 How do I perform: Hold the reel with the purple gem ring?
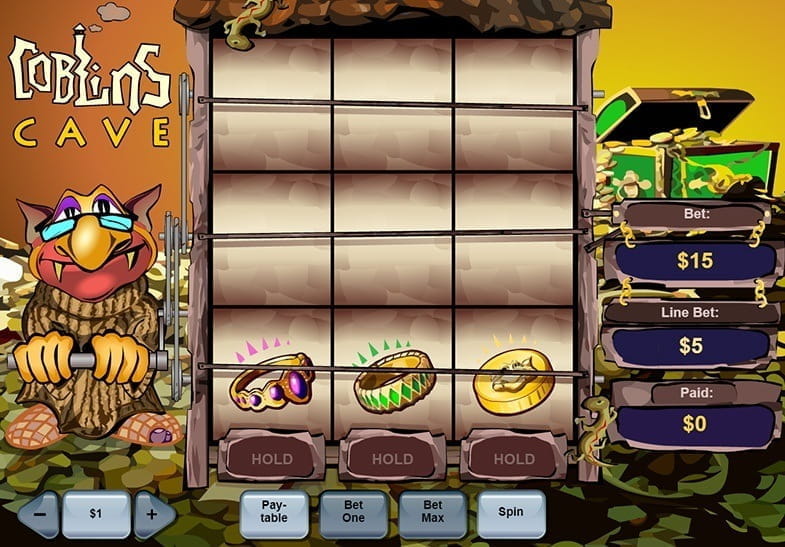(272, 459)
